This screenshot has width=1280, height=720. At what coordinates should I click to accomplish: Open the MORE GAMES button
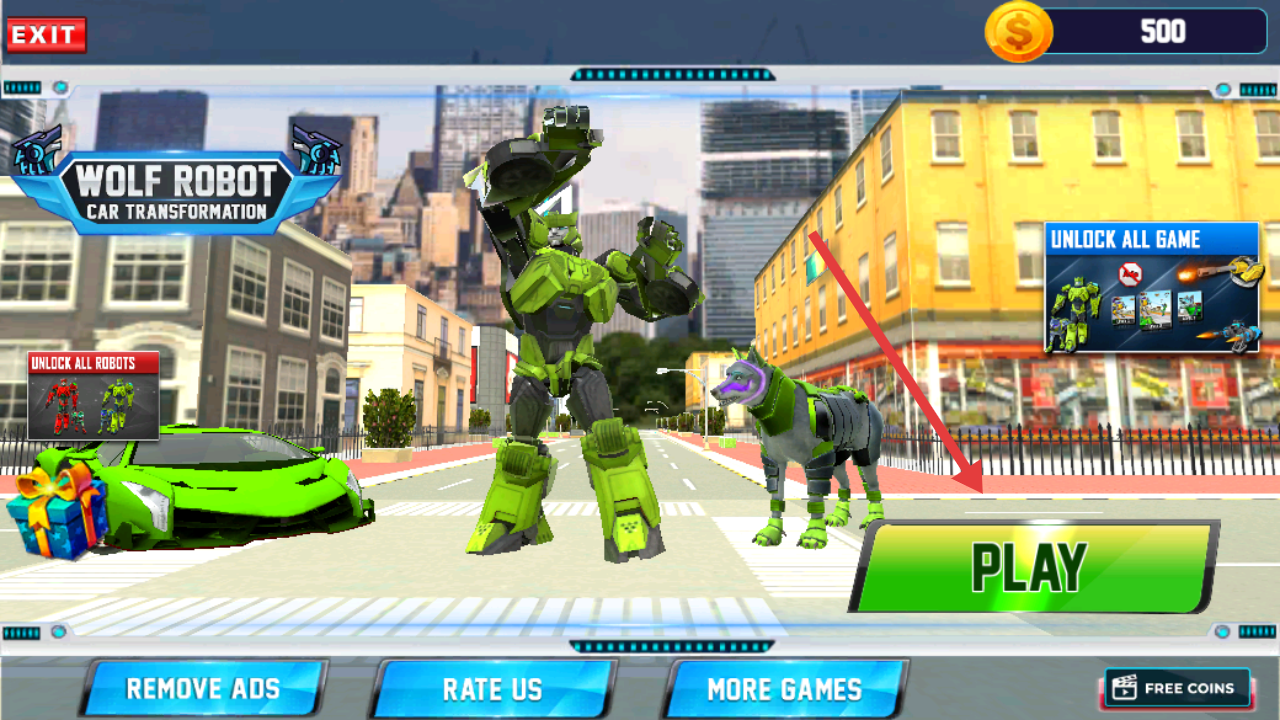(x=784, y=688)
